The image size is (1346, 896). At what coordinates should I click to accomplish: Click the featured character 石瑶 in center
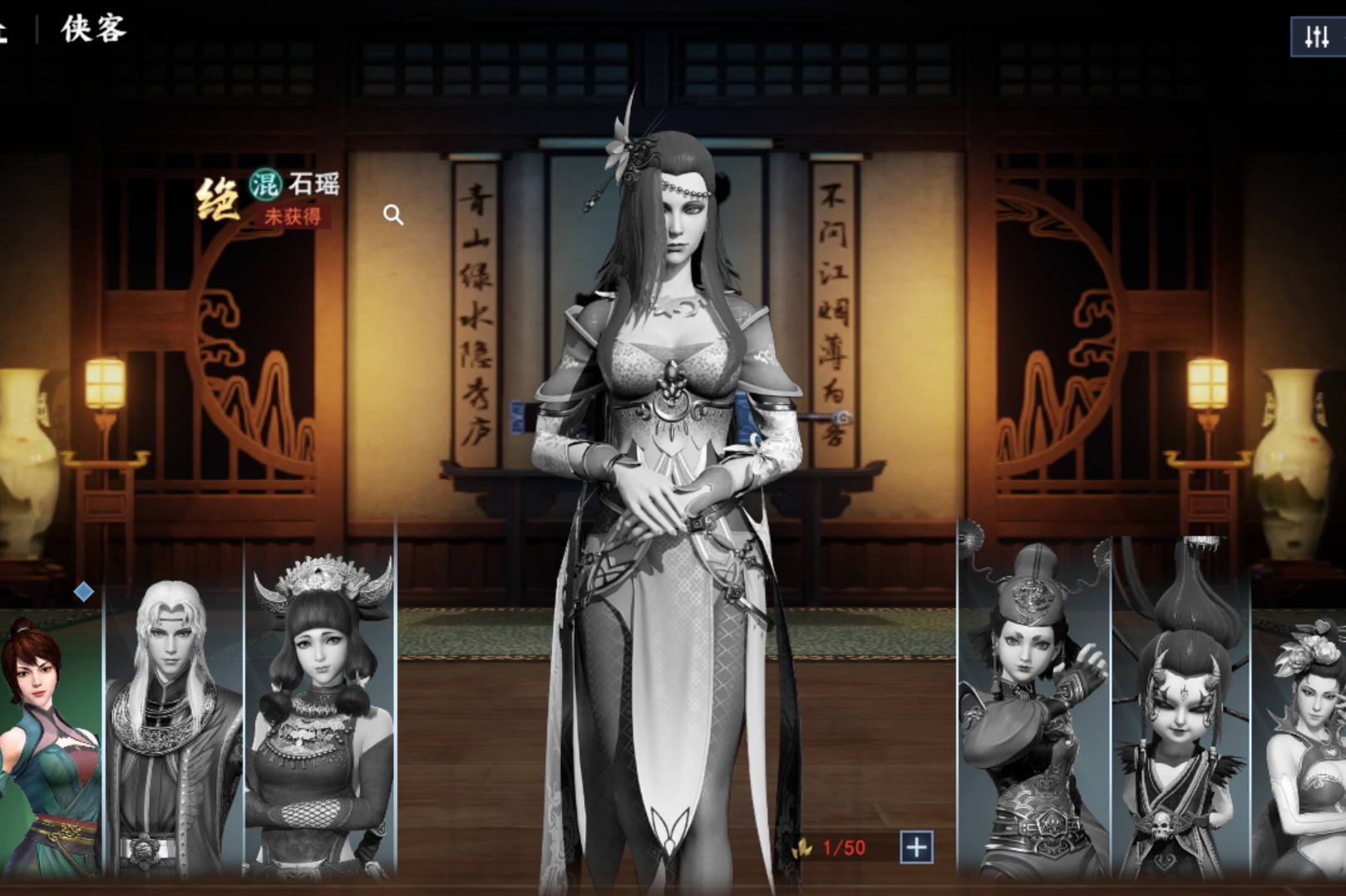click(x=673, y=416)
